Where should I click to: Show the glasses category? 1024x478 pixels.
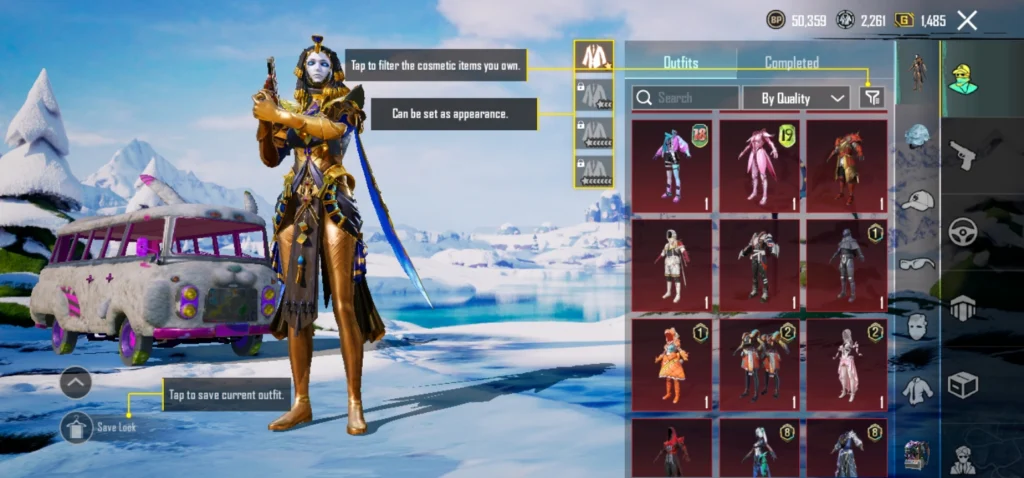[917, 263]
